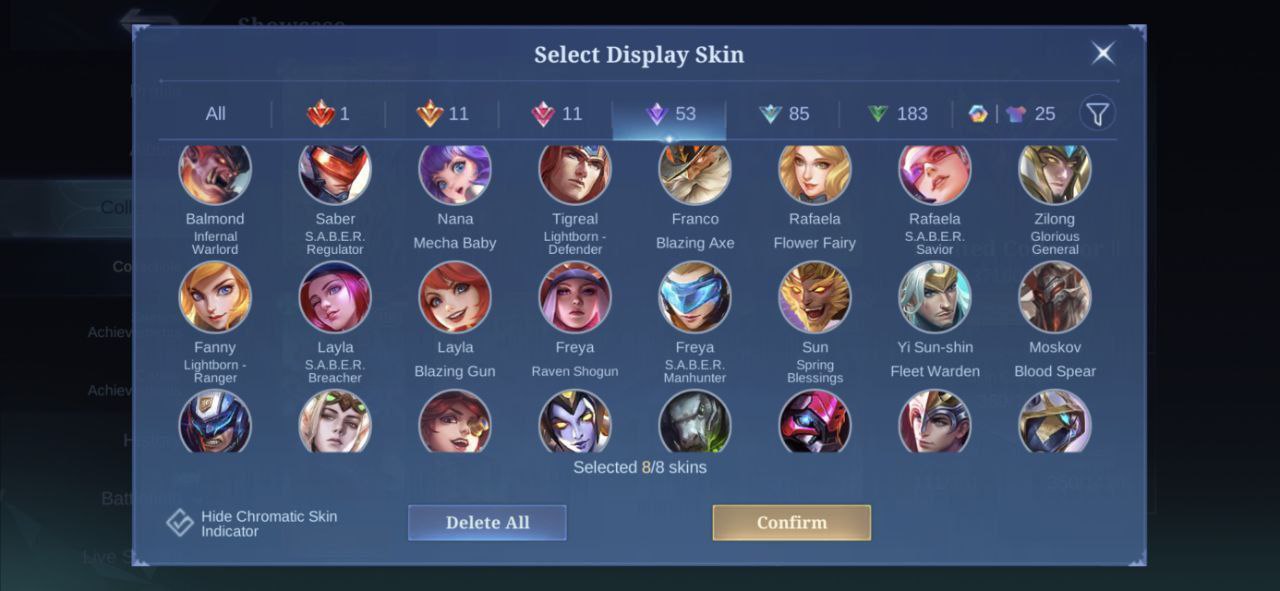
Task: Choose Franco Blazing Axe skin
Action: coord(695,174)
